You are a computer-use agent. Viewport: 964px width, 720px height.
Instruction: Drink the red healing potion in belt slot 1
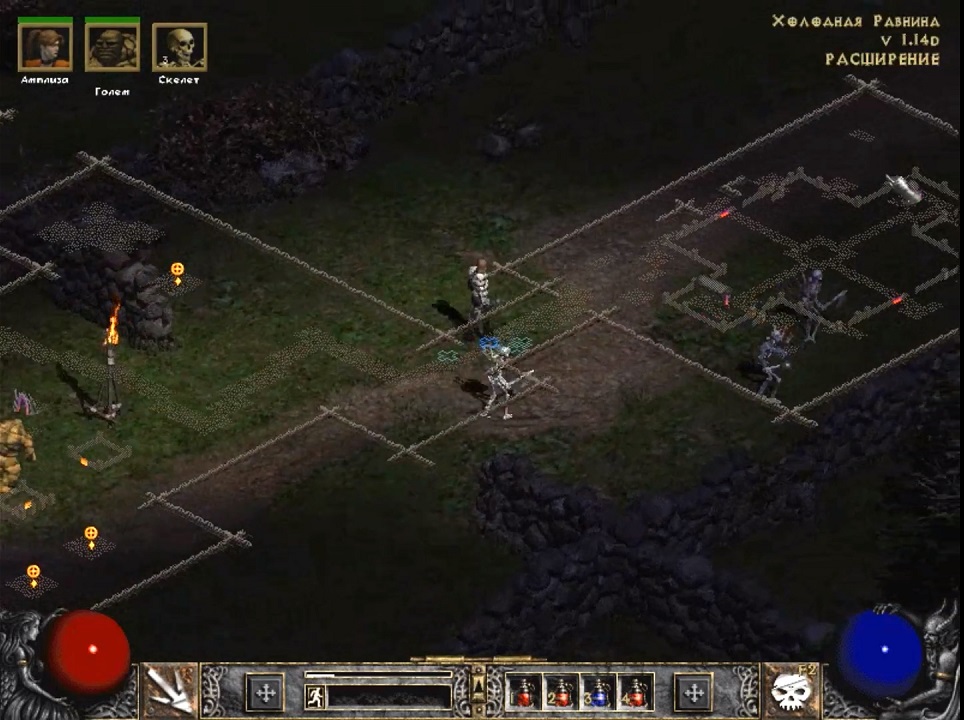point(524,692)
